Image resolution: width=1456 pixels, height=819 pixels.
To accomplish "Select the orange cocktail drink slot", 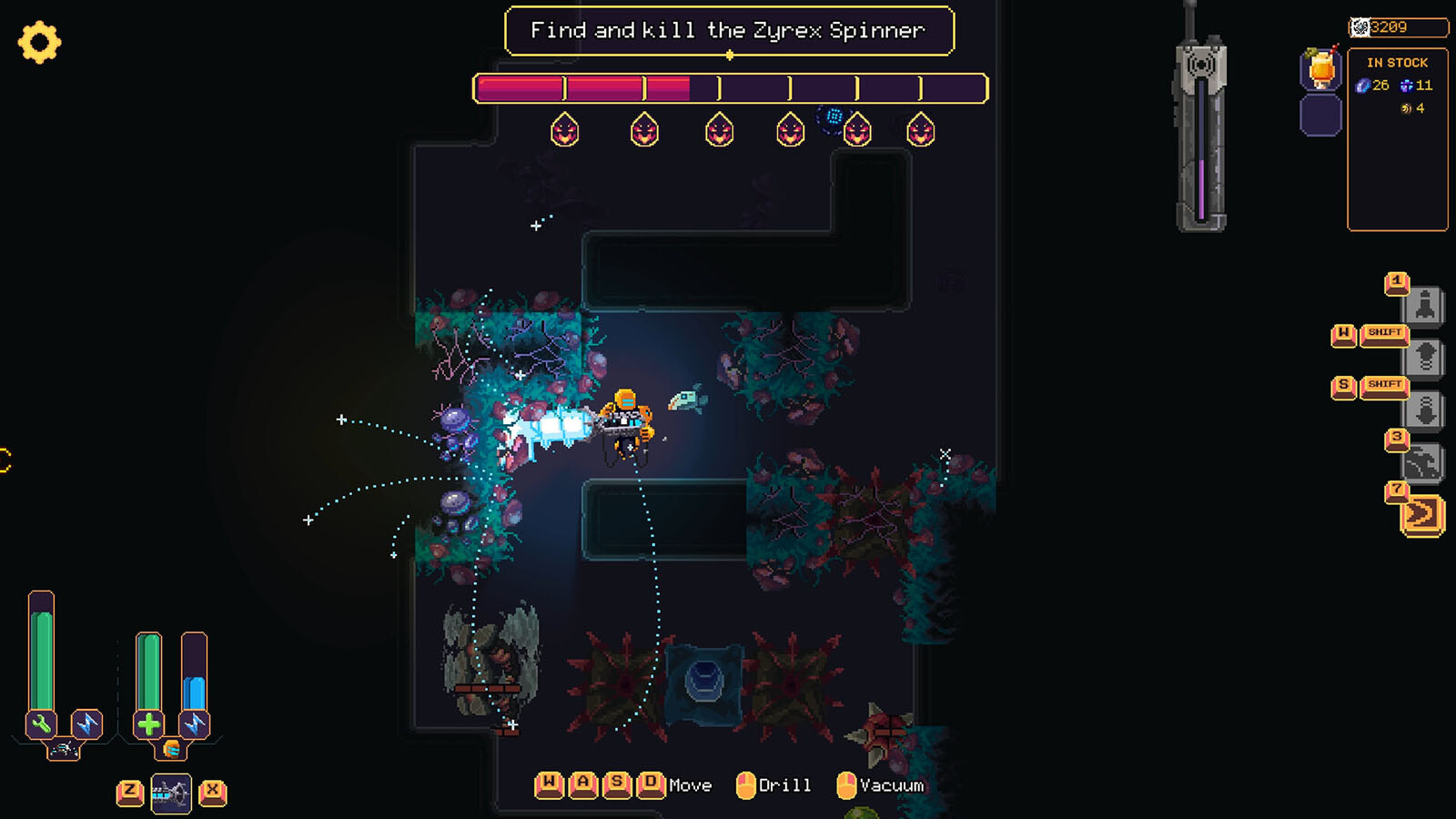I will tap(1320, 68).
